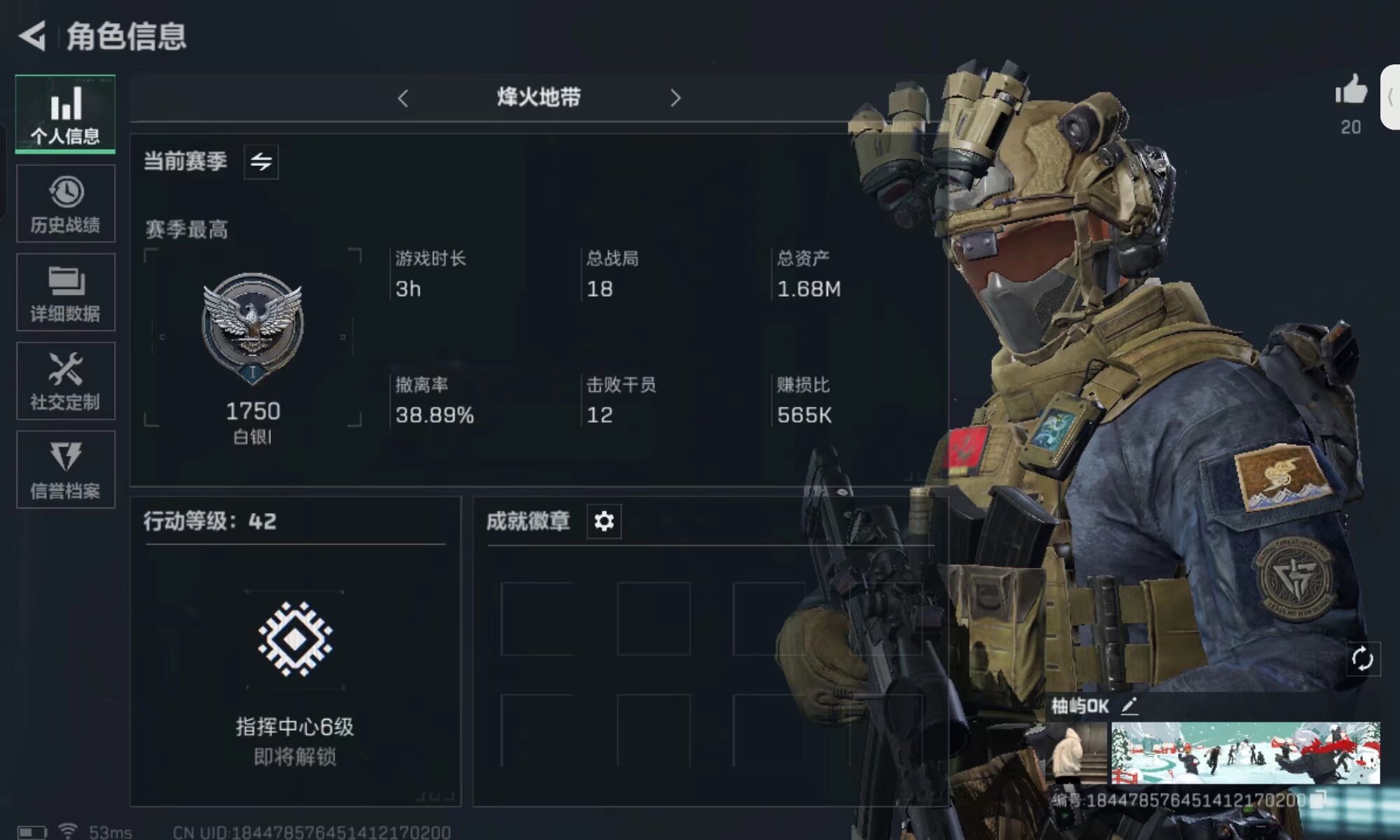Show the 信誉档案 tab
The height and width of the screenshot is (840, 1400).
pos(65,470)
